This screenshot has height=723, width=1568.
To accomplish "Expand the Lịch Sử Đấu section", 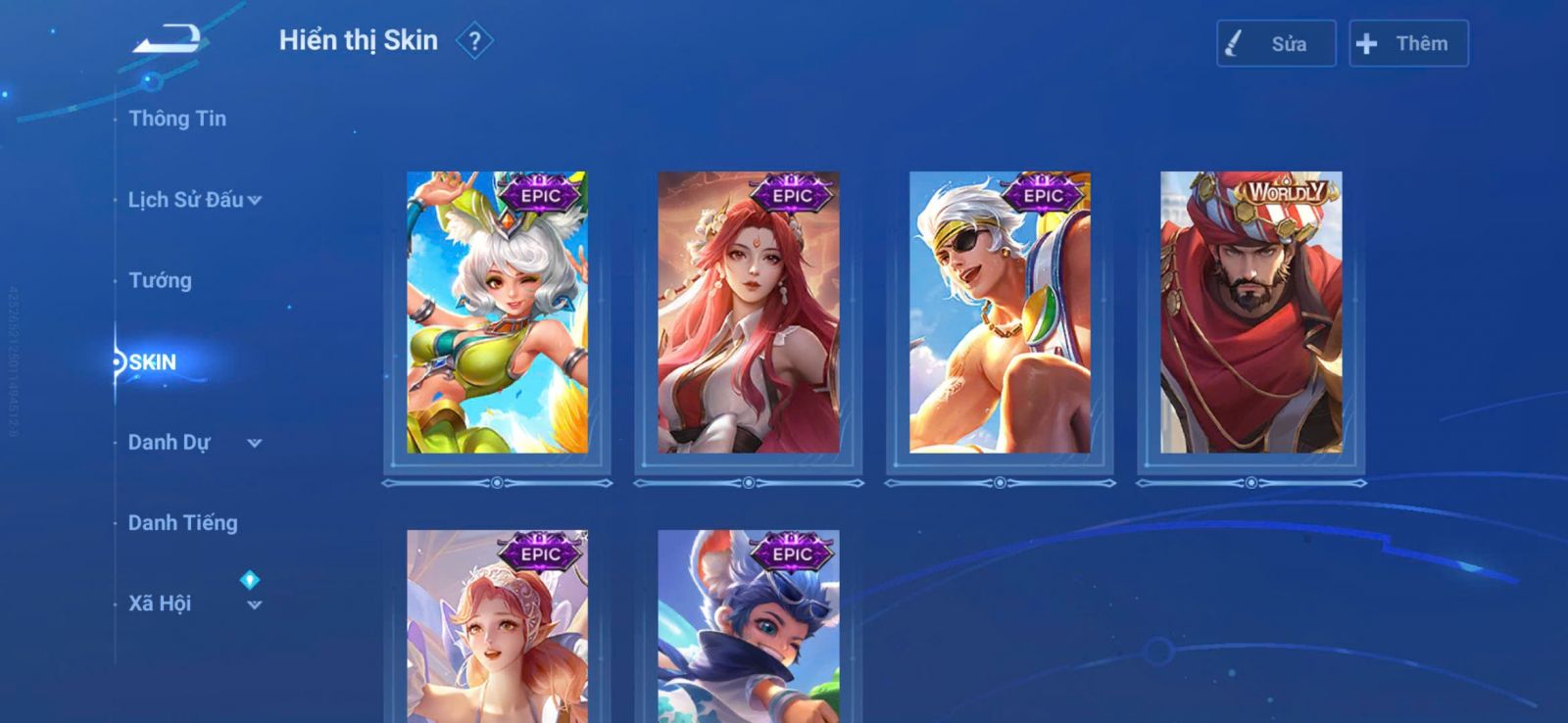I will (x=194, y=200).
